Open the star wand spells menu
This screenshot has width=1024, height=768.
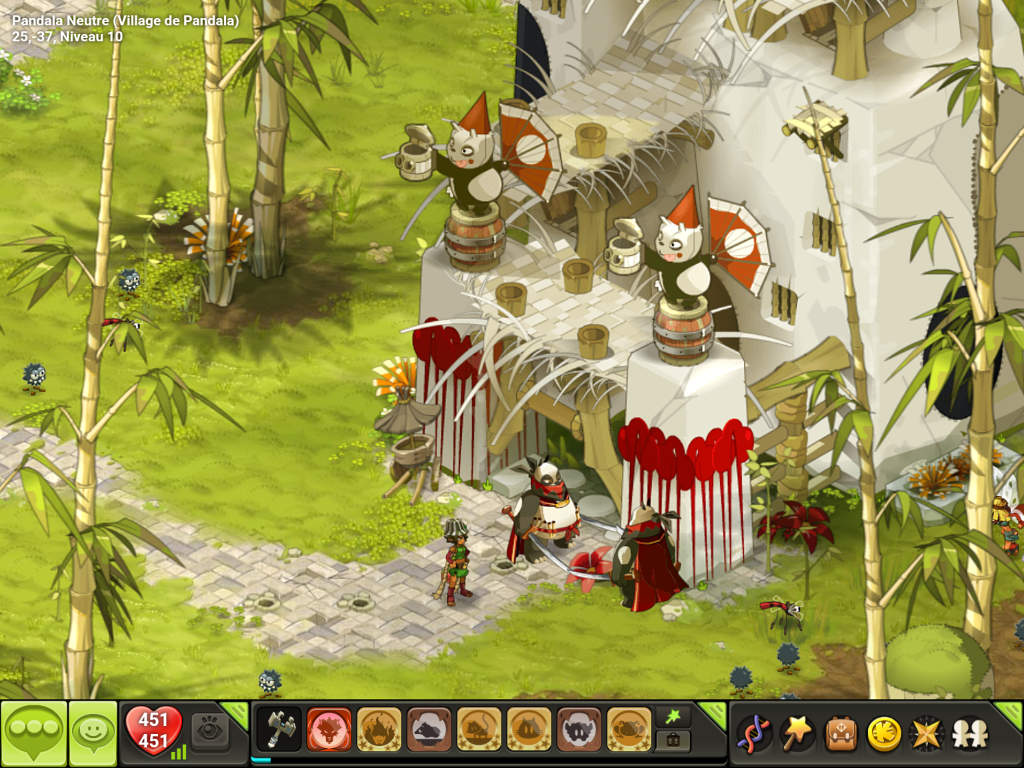coord(797,733)
